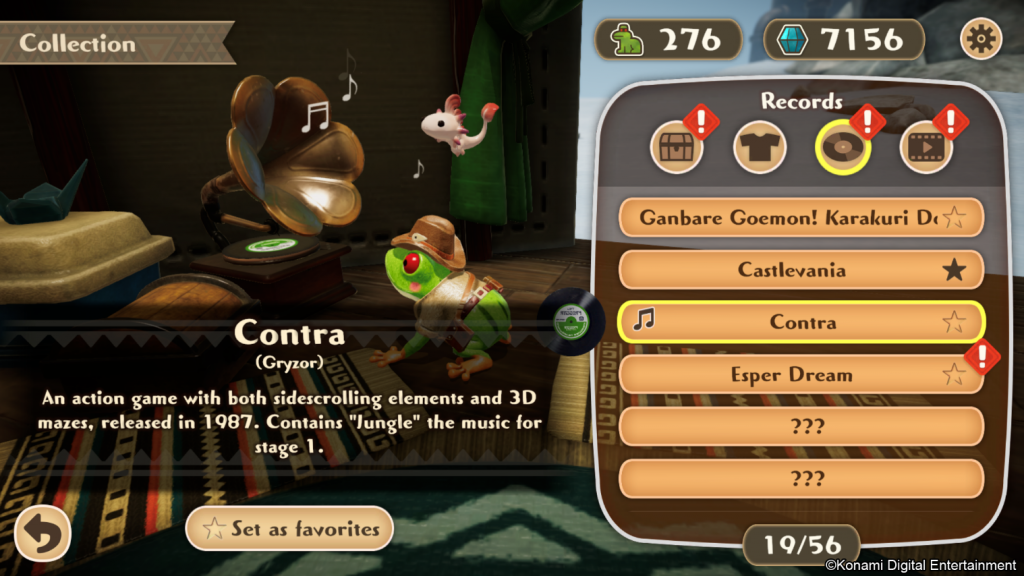The image size is (1024, 576).
Task: Set Contra as favorites
Action: pos(289,529)
